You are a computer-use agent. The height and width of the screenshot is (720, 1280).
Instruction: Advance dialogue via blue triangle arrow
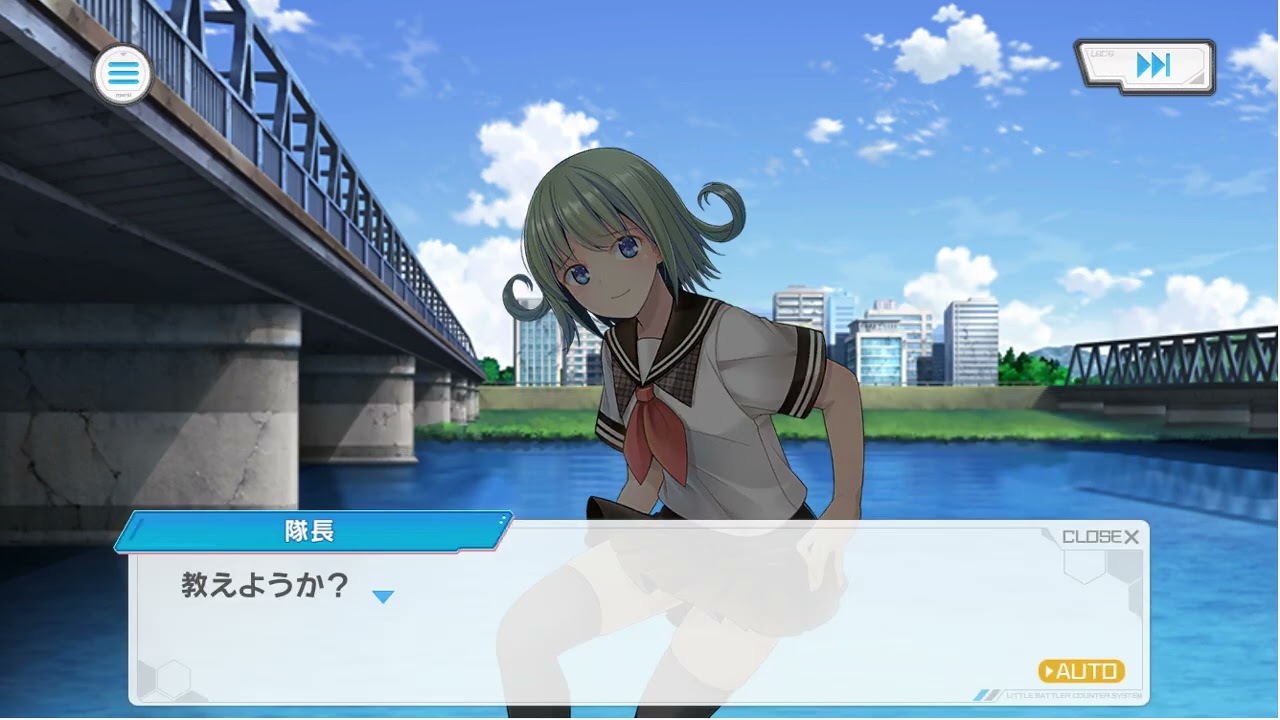[x=383, y=597]
